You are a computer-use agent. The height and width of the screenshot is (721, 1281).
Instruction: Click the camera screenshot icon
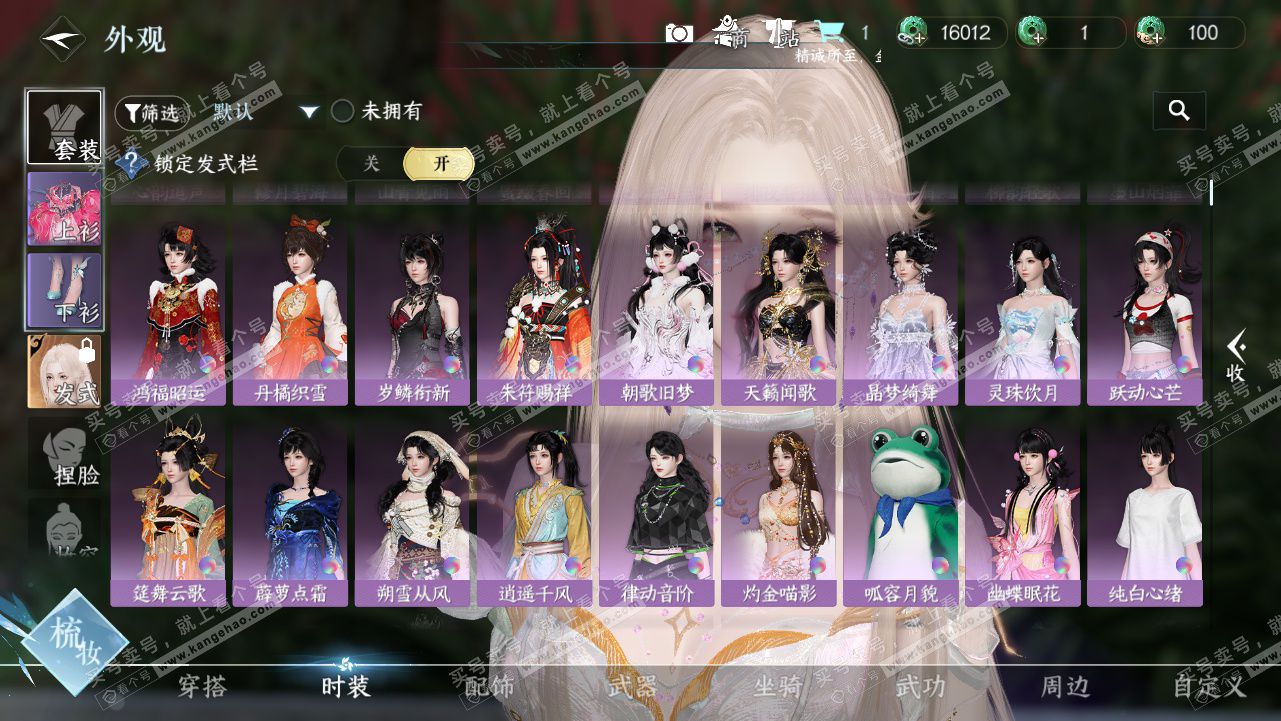point(679,33)
